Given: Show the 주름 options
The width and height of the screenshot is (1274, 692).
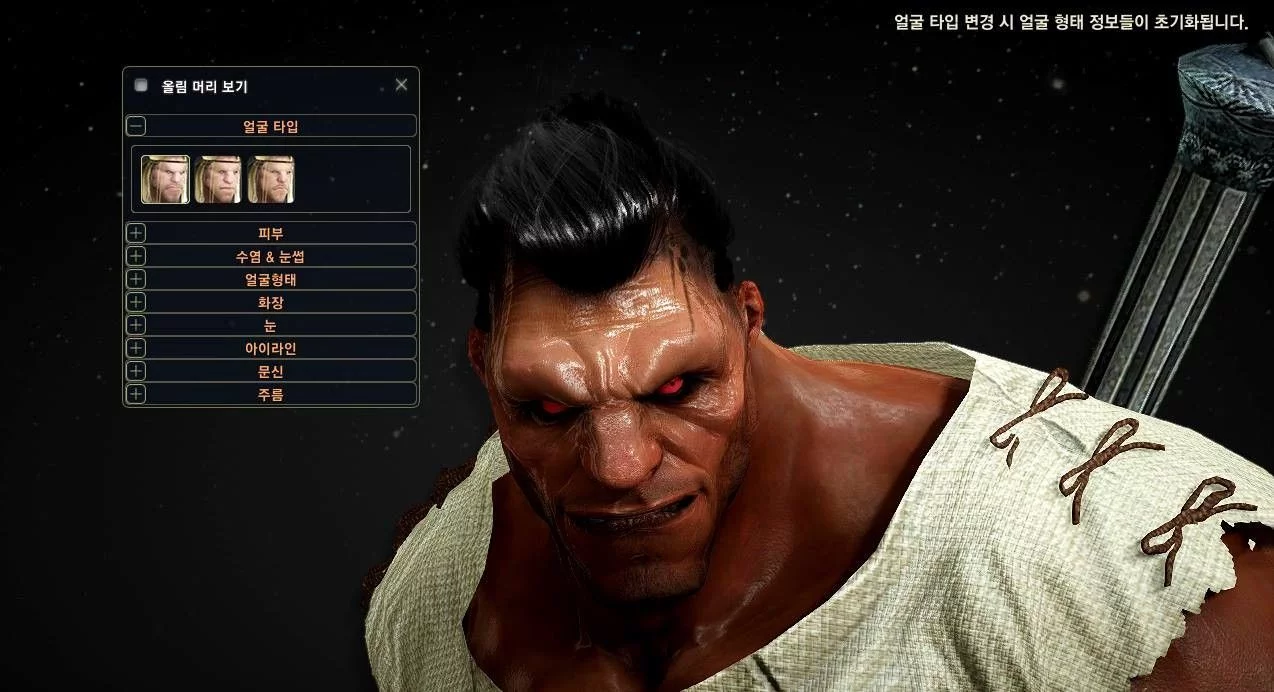Looking at the screenshot, I should pyautogui.click(x=136, y=394).
